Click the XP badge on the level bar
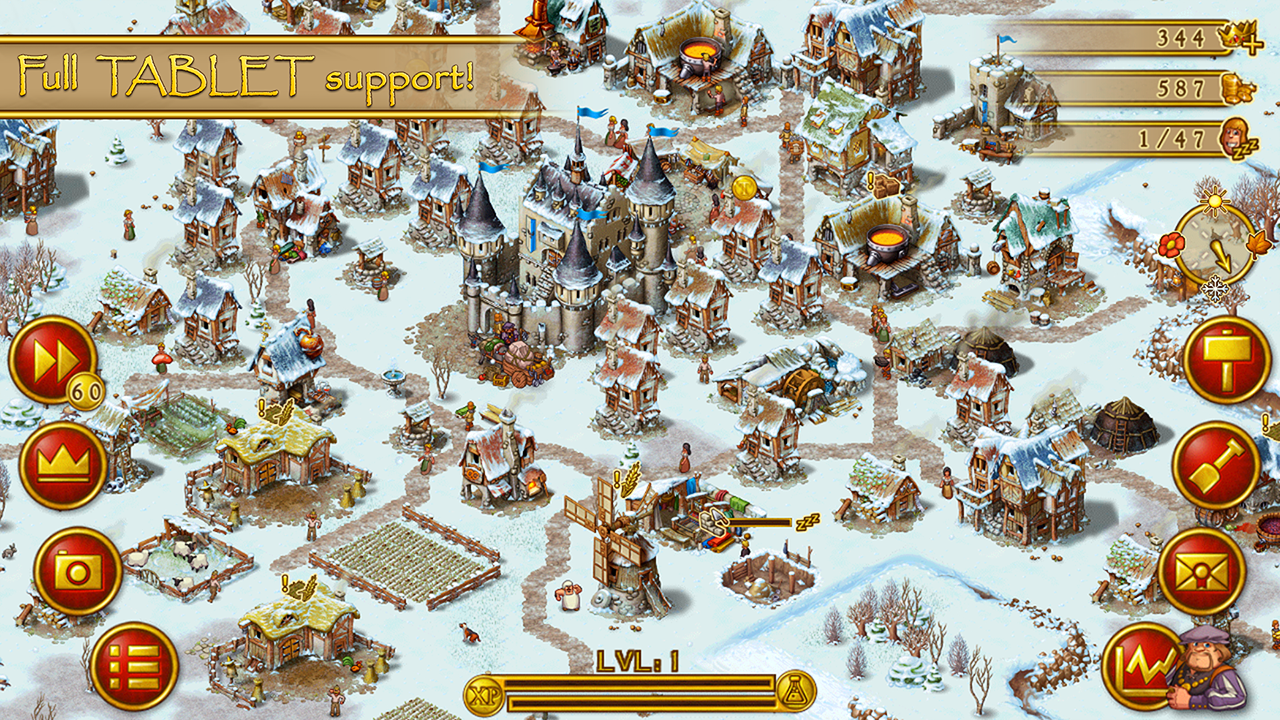Image resolution: width=1280 pixels, height=720 pixels. pyautogui.click(x=484, y=692)
